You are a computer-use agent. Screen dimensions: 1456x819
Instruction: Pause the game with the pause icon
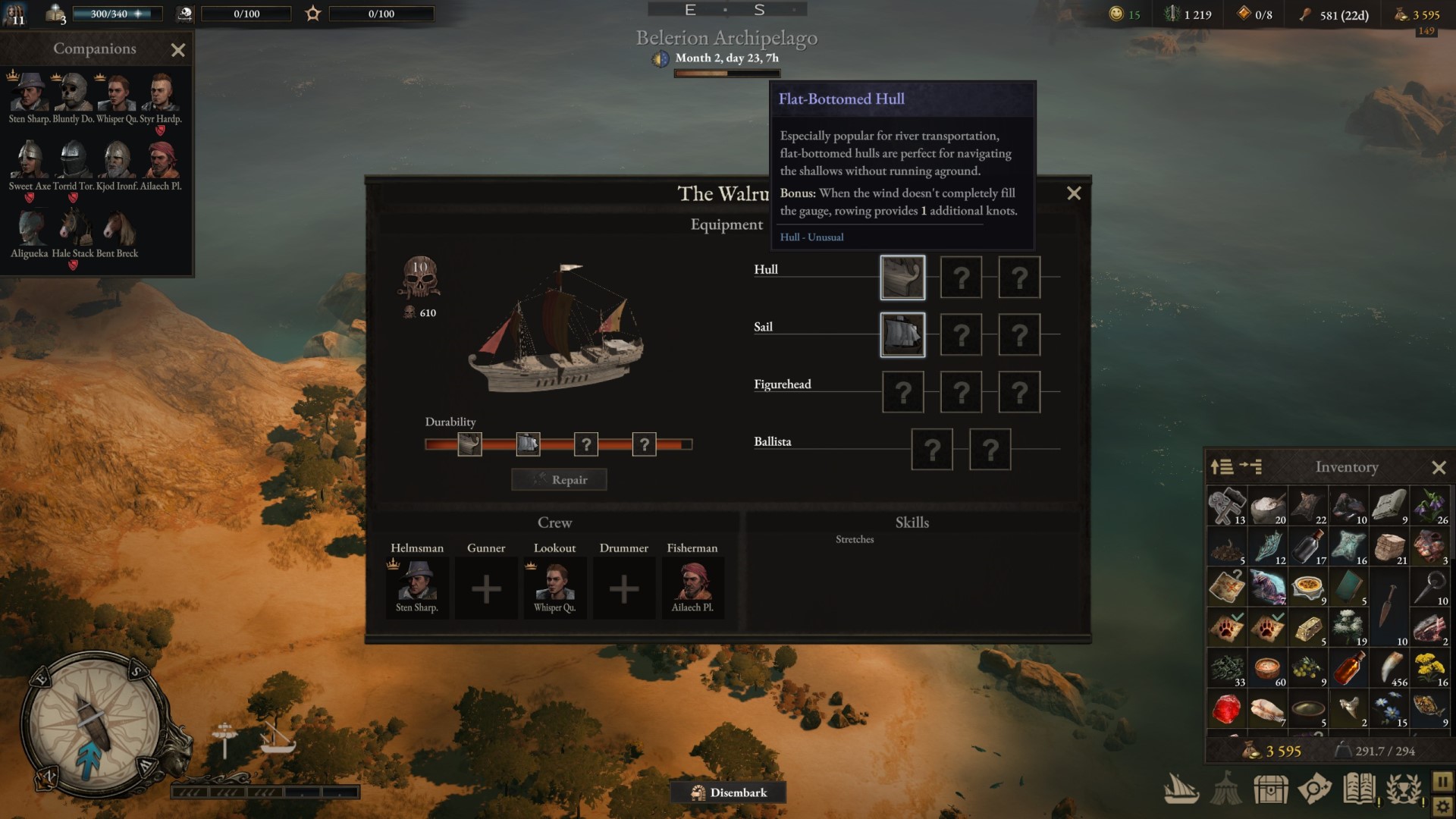pyautogui.click(x=1444, y=782)
